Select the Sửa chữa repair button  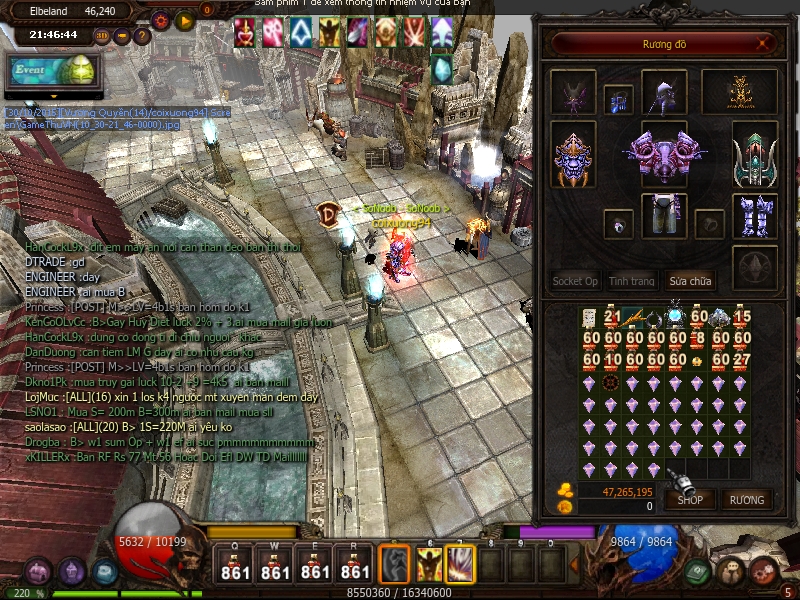689,281
